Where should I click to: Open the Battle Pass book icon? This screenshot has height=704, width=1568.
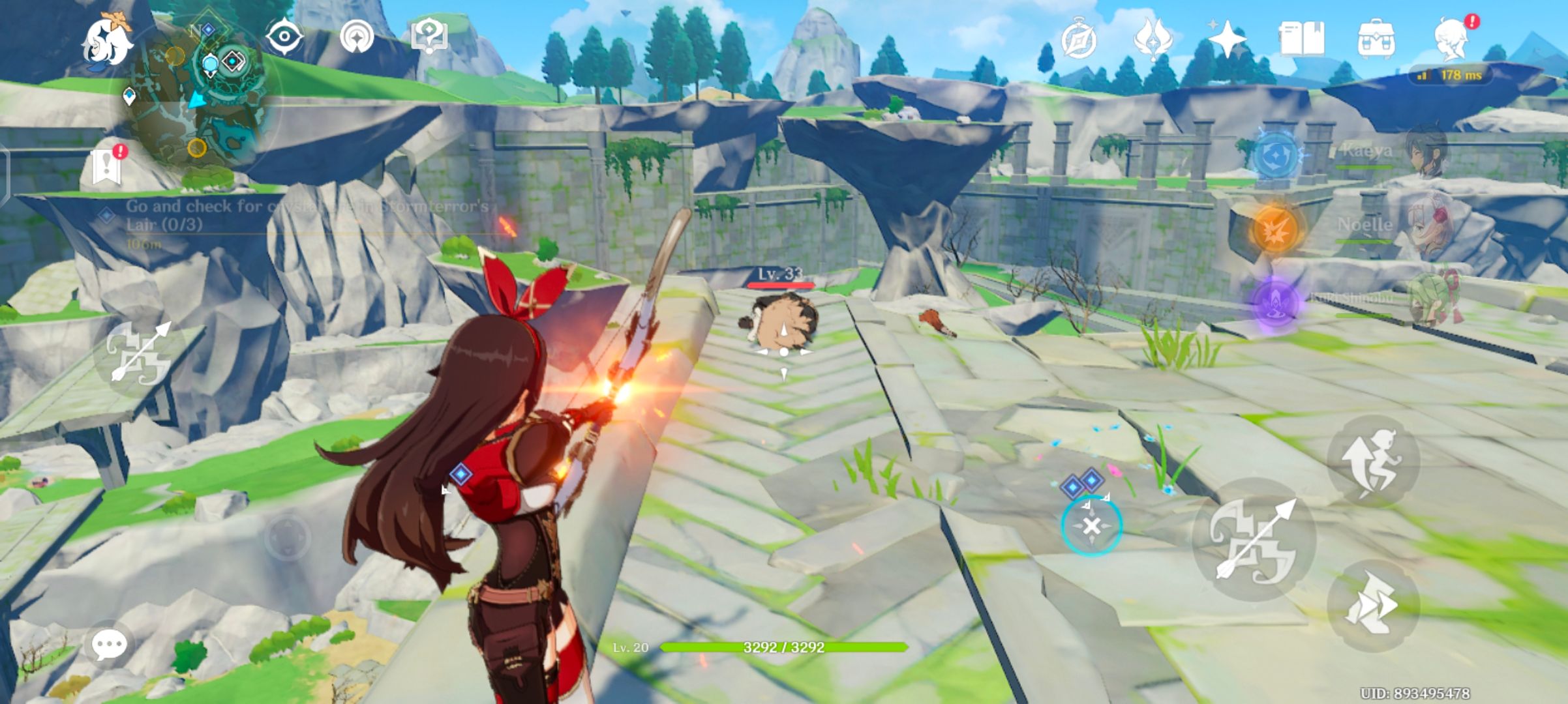pos(1301,39)
